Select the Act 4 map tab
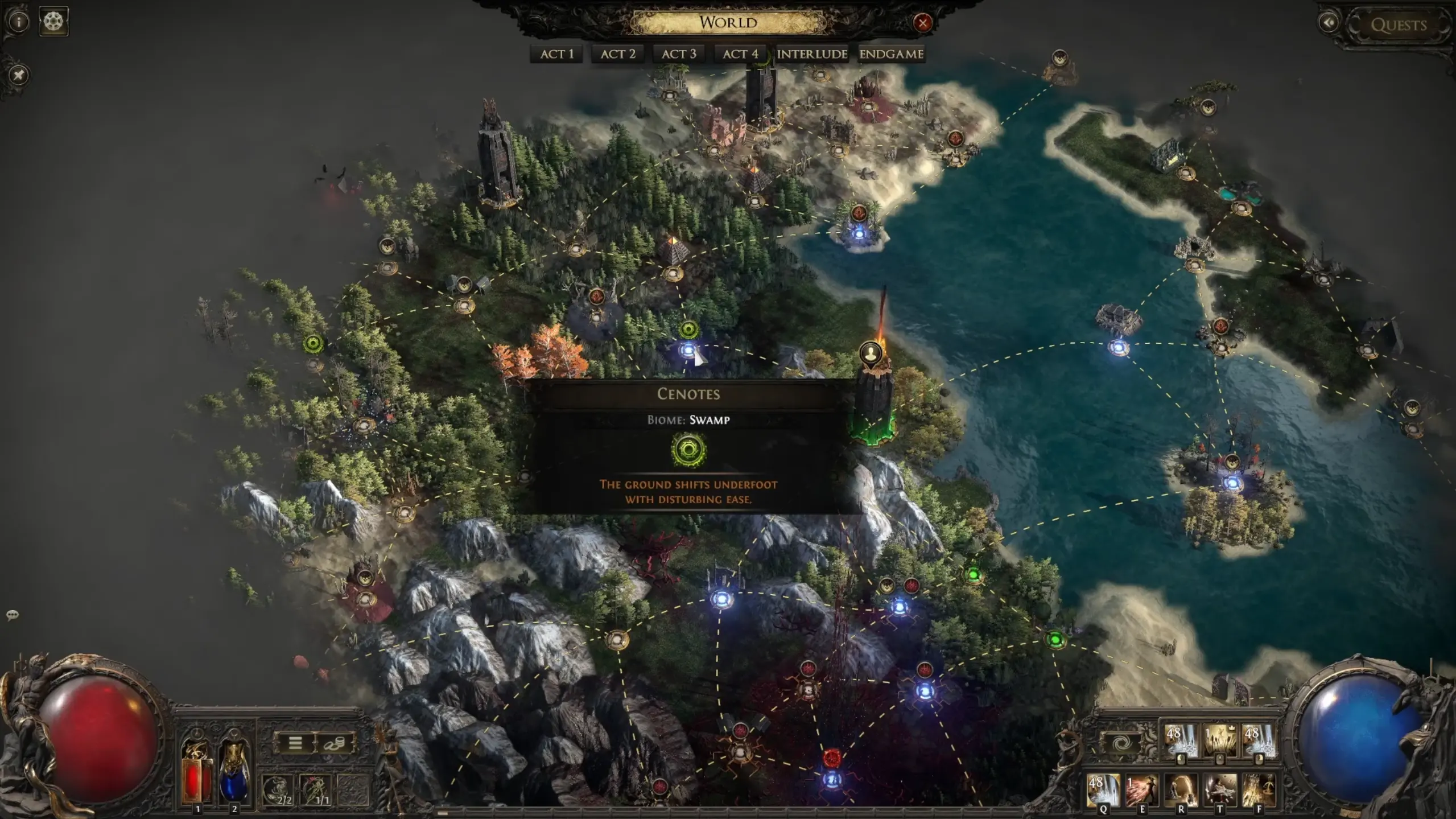This screenshot has height=819, width=1456. click(x=740, y=54)
